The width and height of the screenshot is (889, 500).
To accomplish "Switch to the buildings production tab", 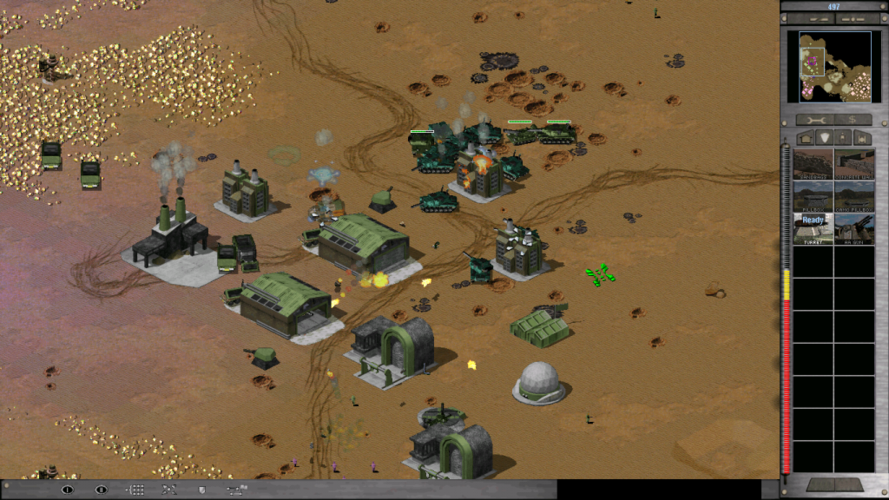I will 806,137.
